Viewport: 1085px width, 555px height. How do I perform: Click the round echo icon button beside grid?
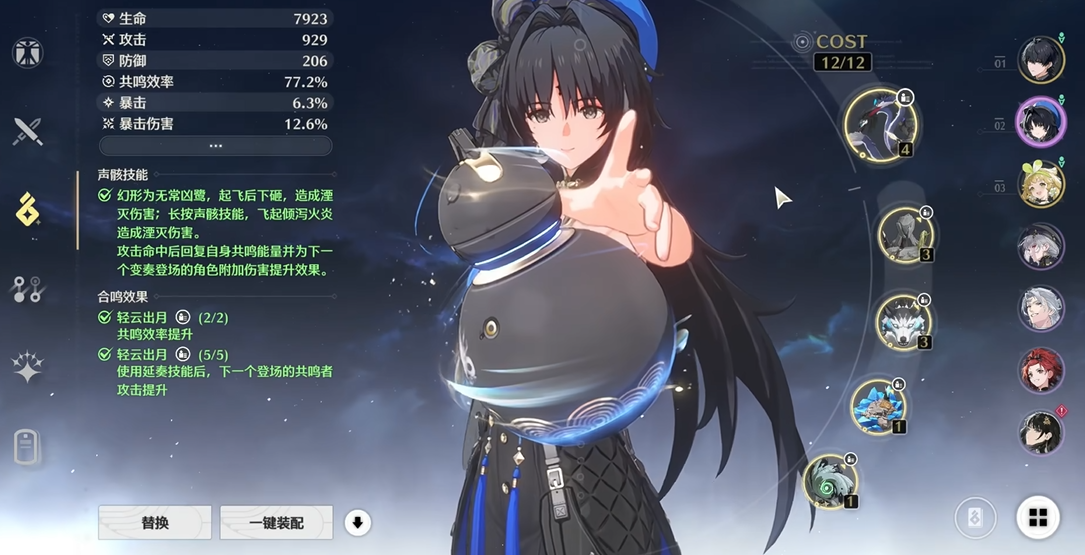975,517
